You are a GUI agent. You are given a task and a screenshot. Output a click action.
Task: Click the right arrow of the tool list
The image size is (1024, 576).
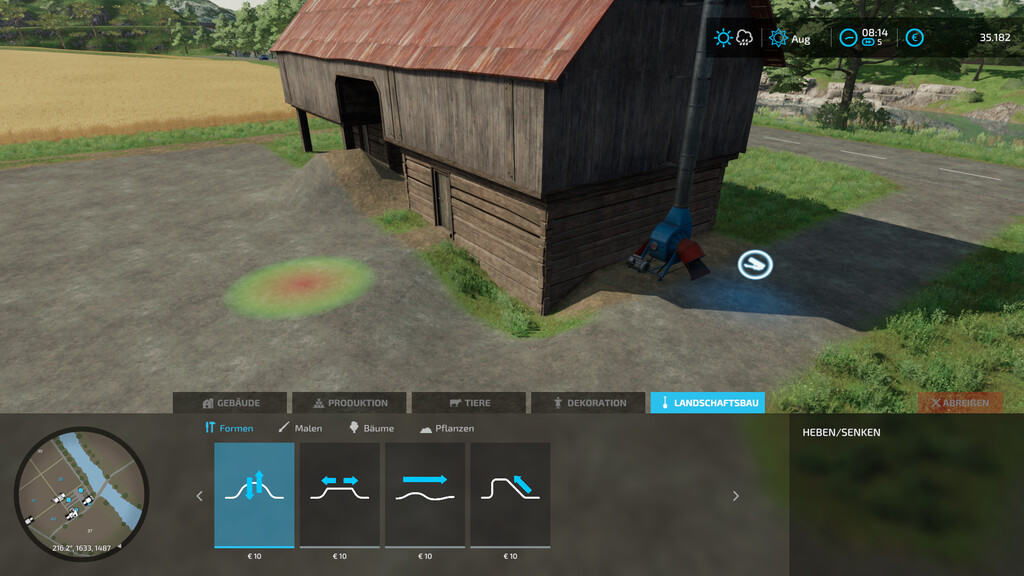tap(736, 495)
